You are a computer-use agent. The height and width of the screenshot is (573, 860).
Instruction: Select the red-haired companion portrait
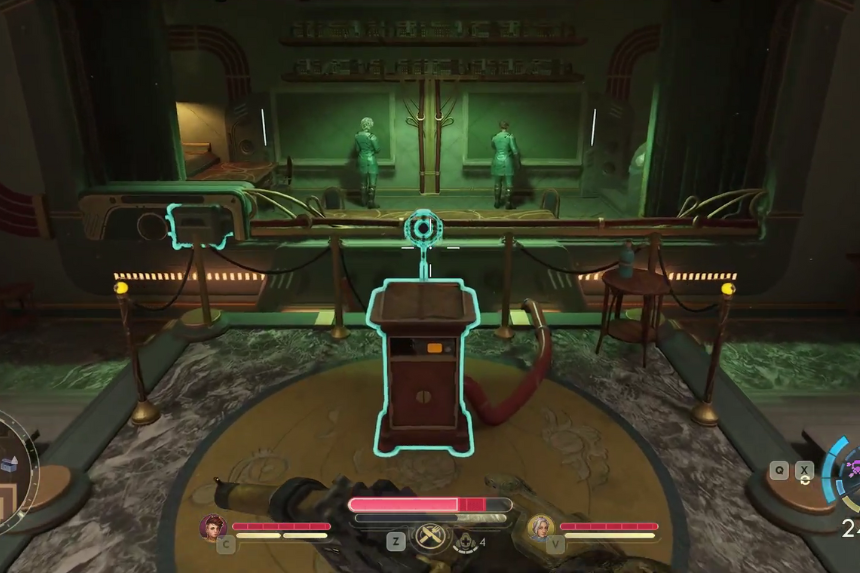tap(213, 526)
